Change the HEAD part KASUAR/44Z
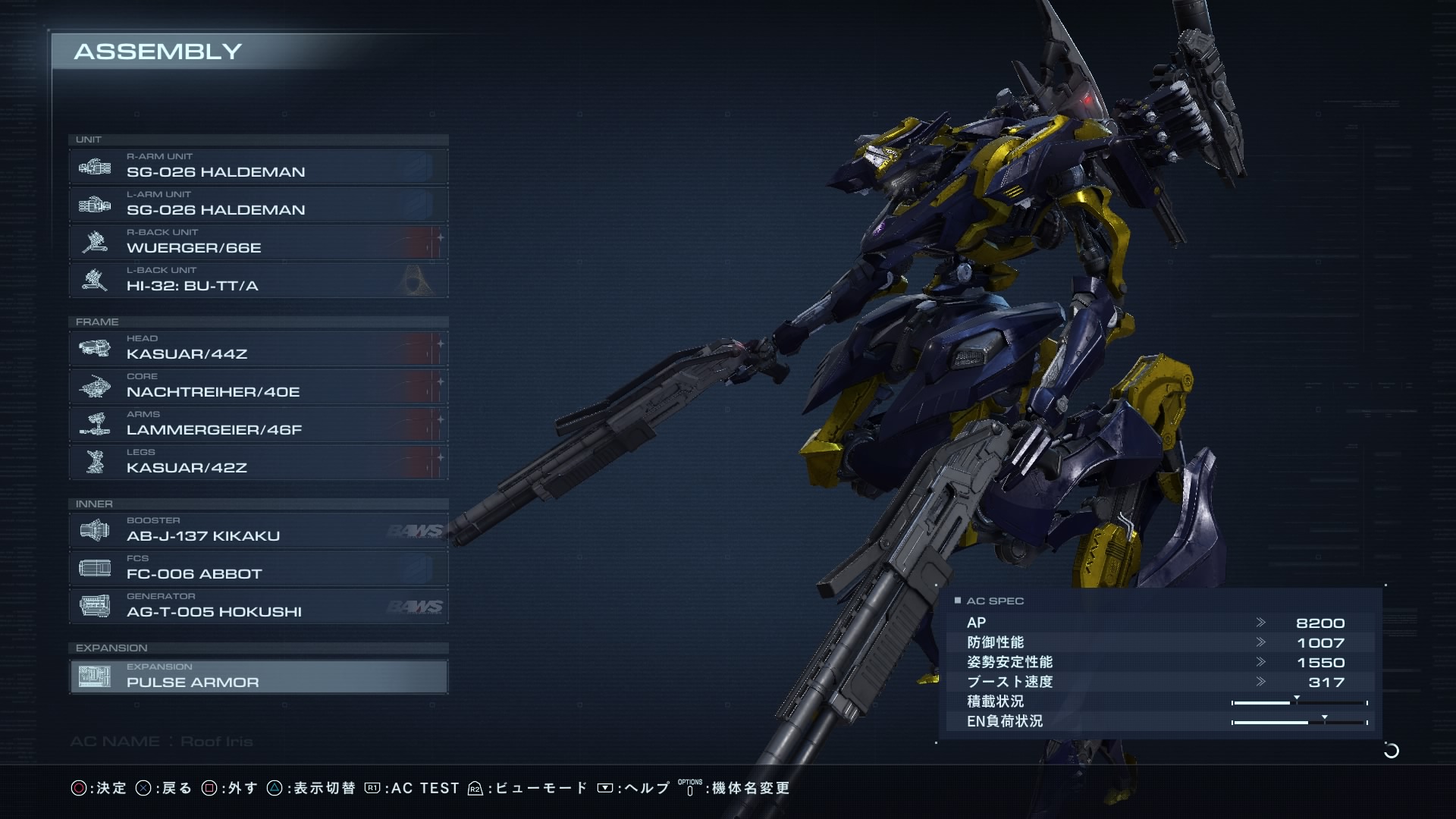This screenshot has height=819, width=1456. point(258,349)
